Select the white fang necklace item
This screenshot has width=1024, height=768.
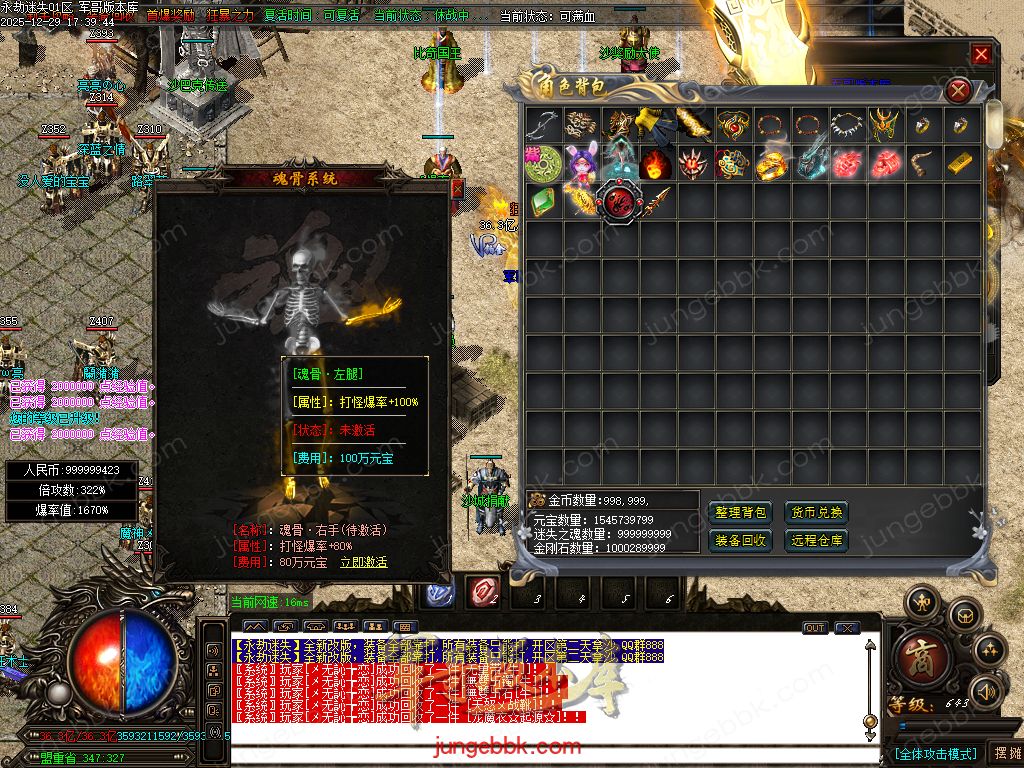coord(847,124)
